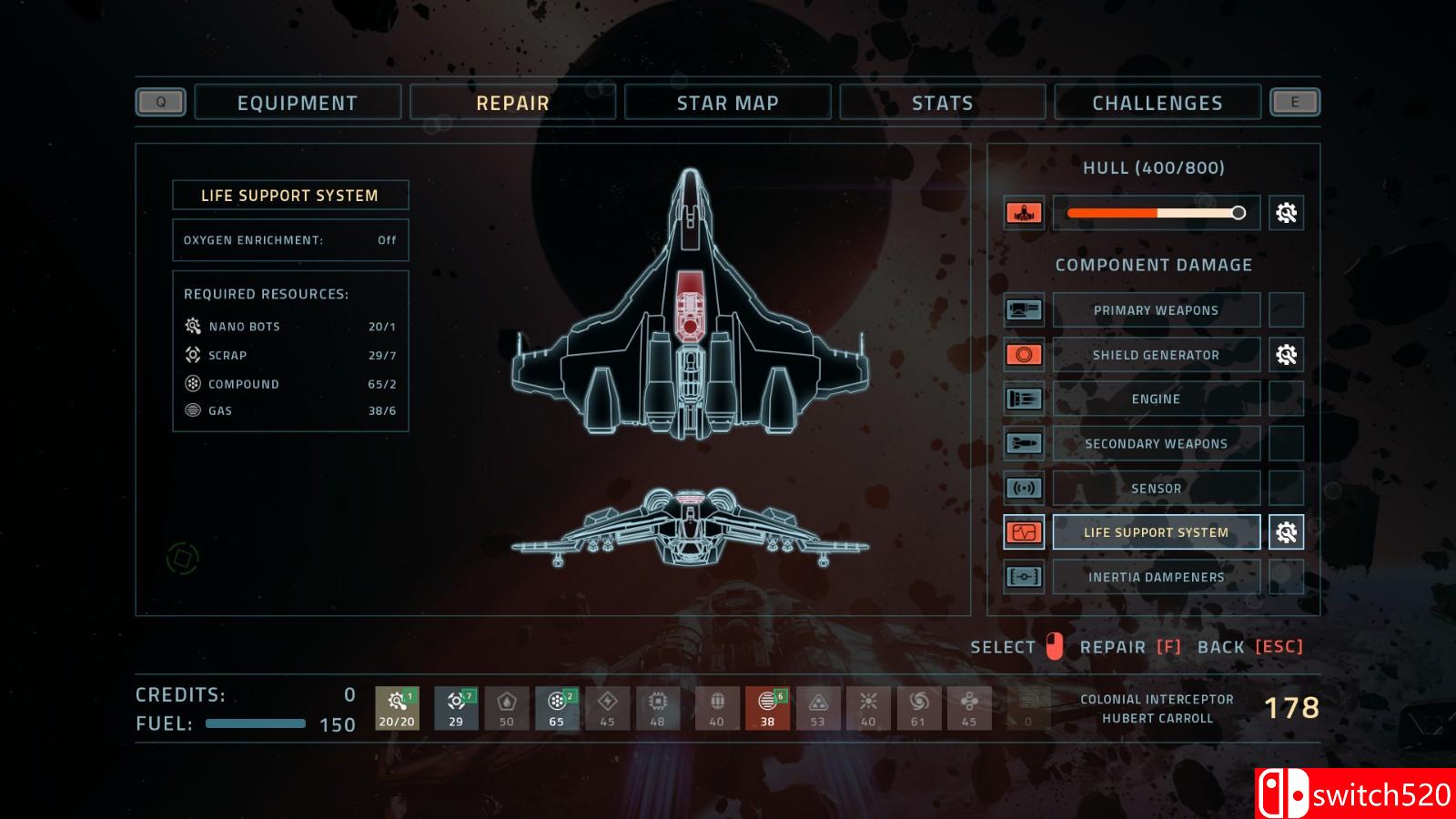This screenshot has height=819, width=1456.
Task: Adjust the hull repair slider
Action: [x=1238, y=213]
